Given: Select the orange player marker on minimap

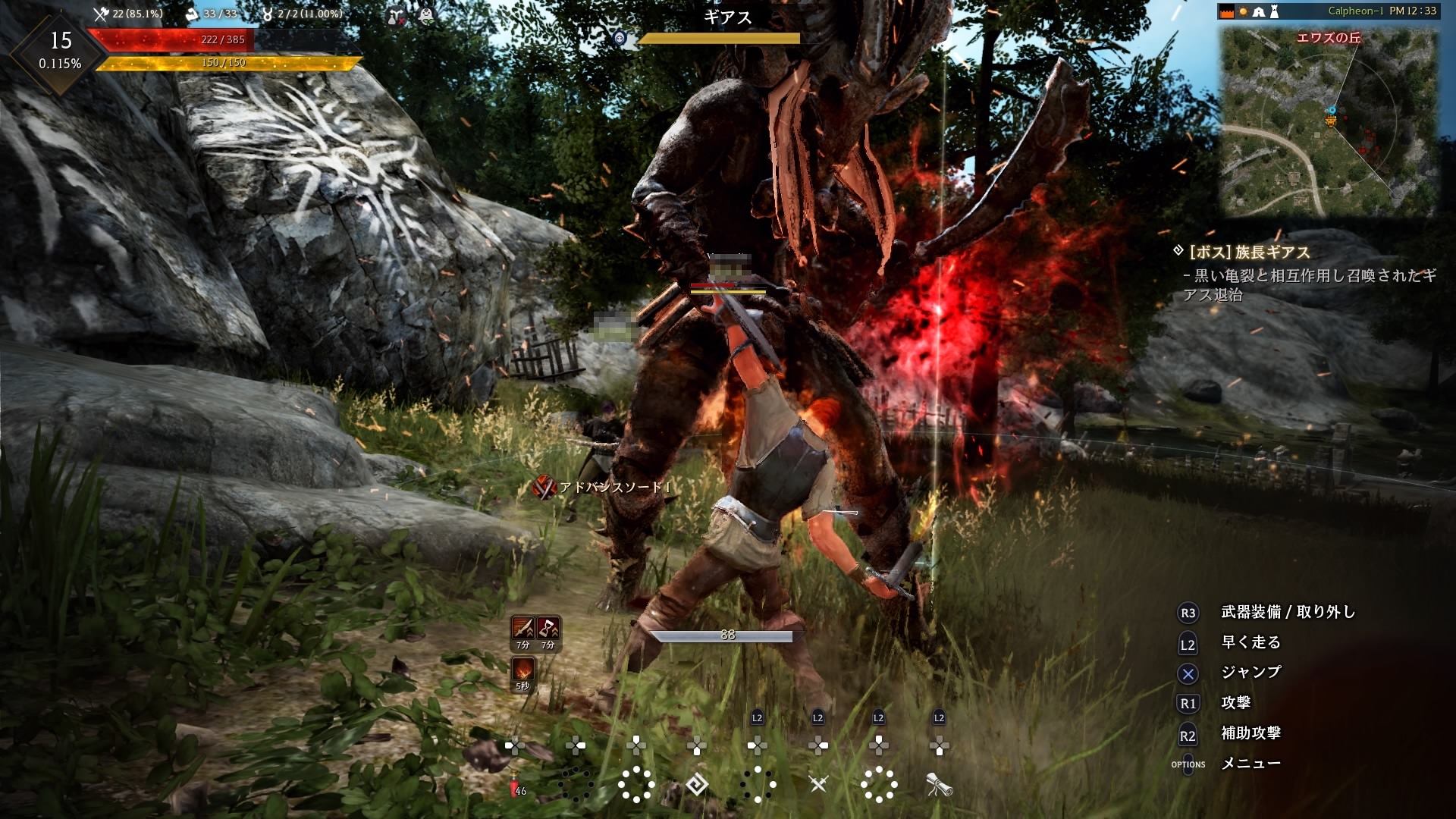Looking at the screenshot, I should pyautogui.click(x=1331, y=120).
